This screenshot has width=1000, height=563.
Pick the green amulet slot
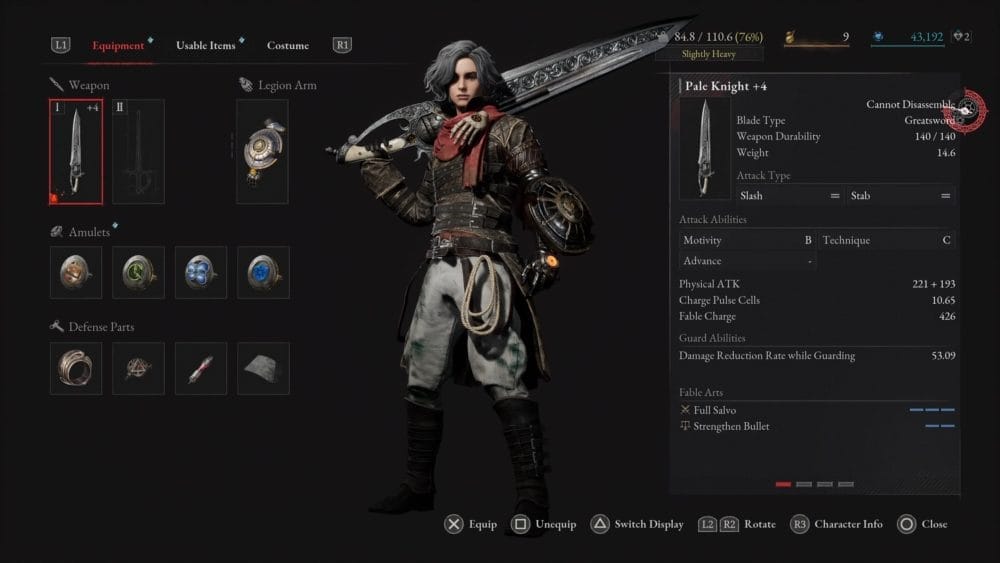coord(138,272)
